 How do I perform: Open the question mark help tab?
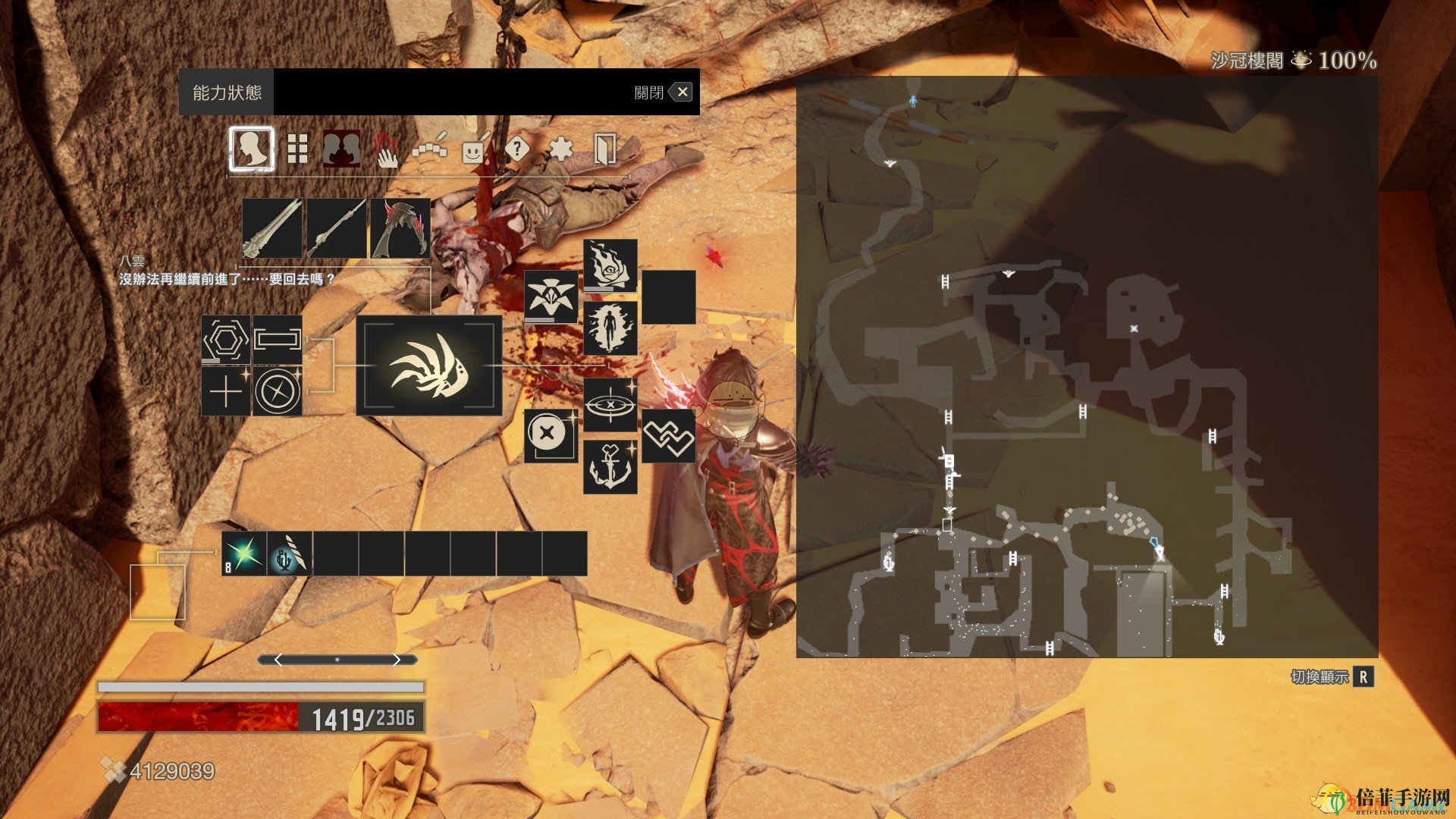click(517, 149)
